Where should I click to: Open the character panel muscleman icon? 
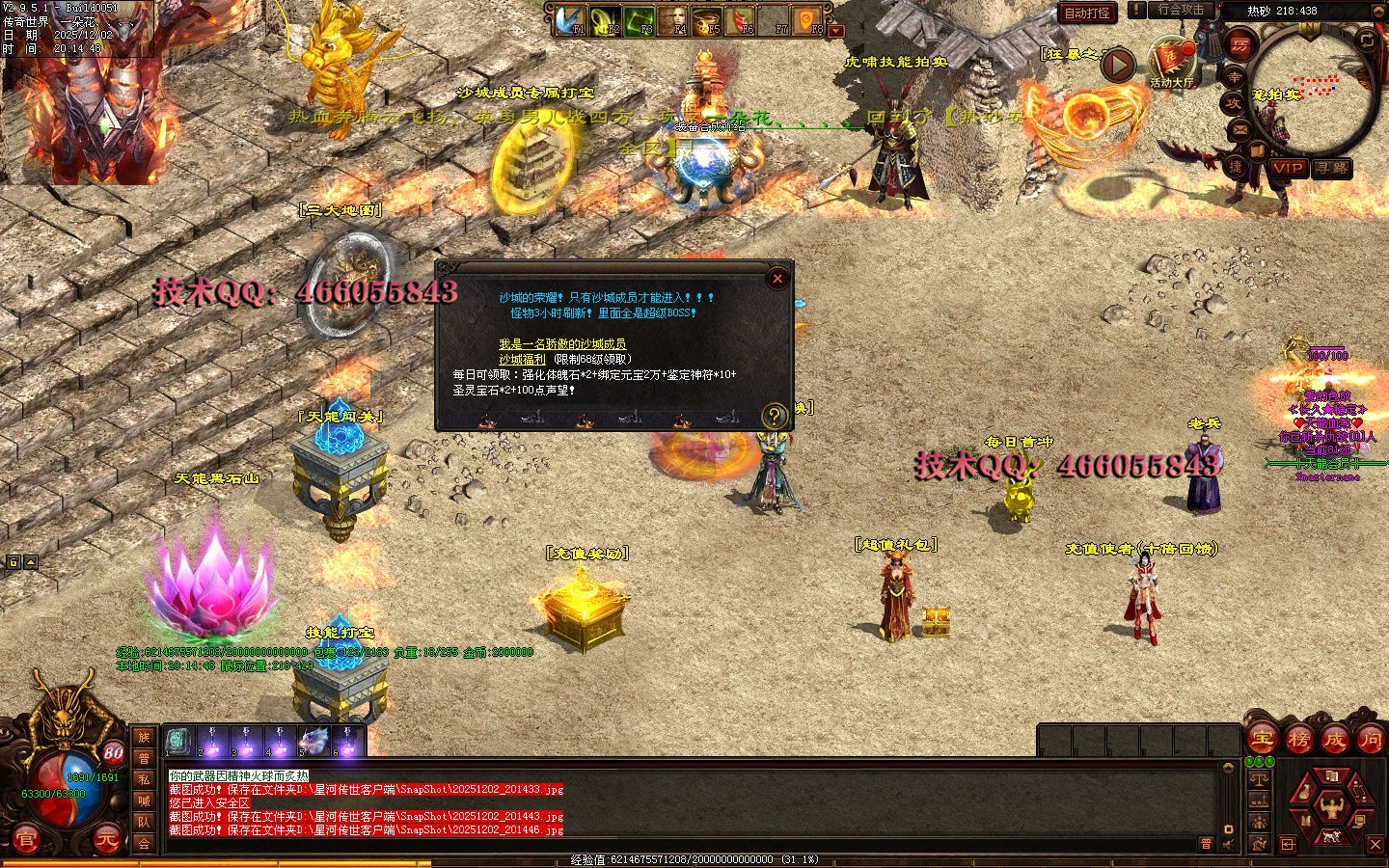pos(1331,804)
